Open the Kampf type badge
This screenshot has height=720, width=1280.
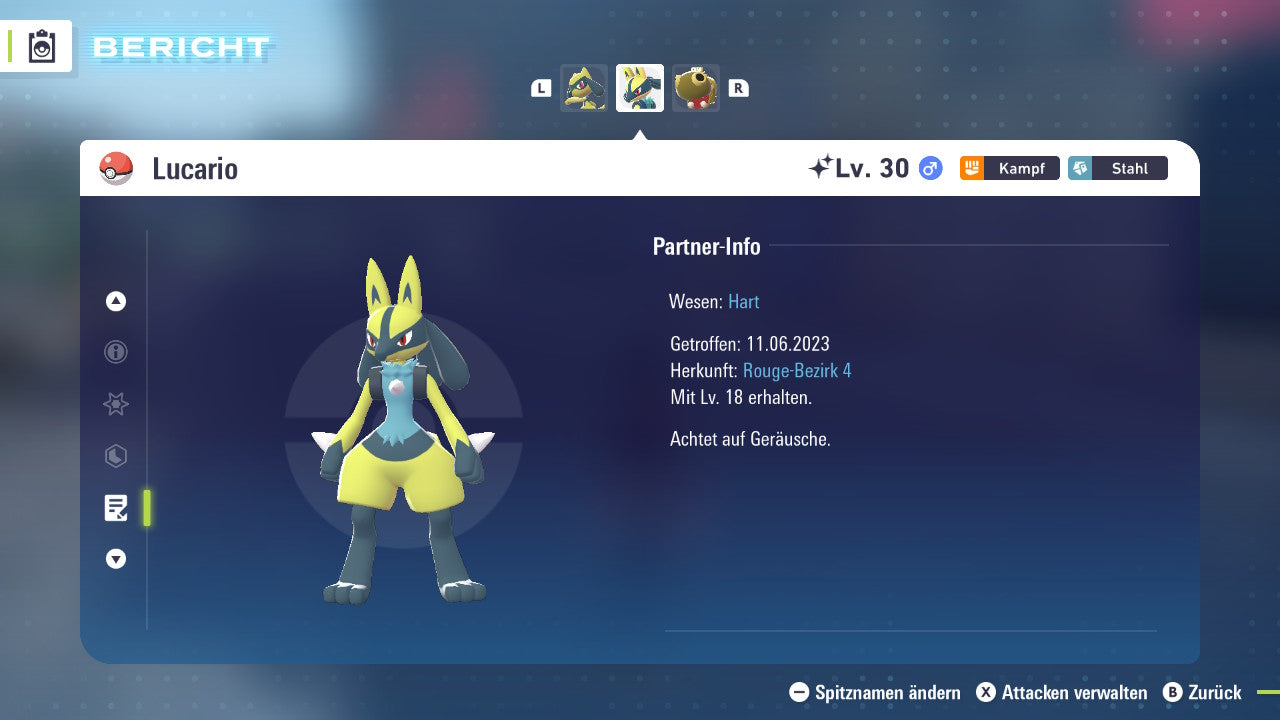[x=1009, y=168]
